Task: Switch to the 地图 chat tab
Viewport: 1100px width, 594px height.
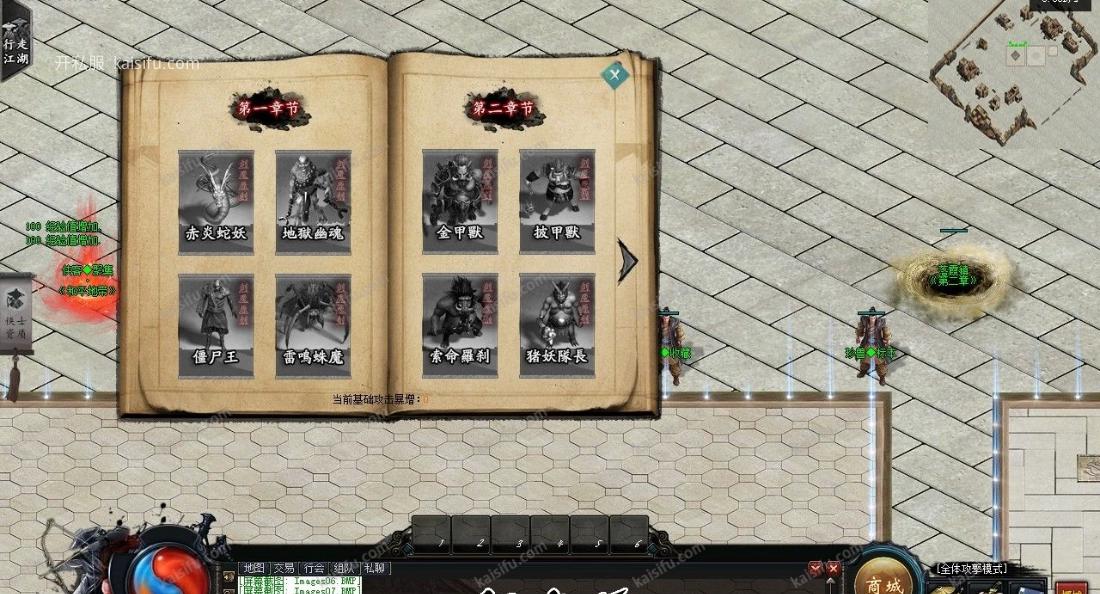Action: tap(253, 568)
